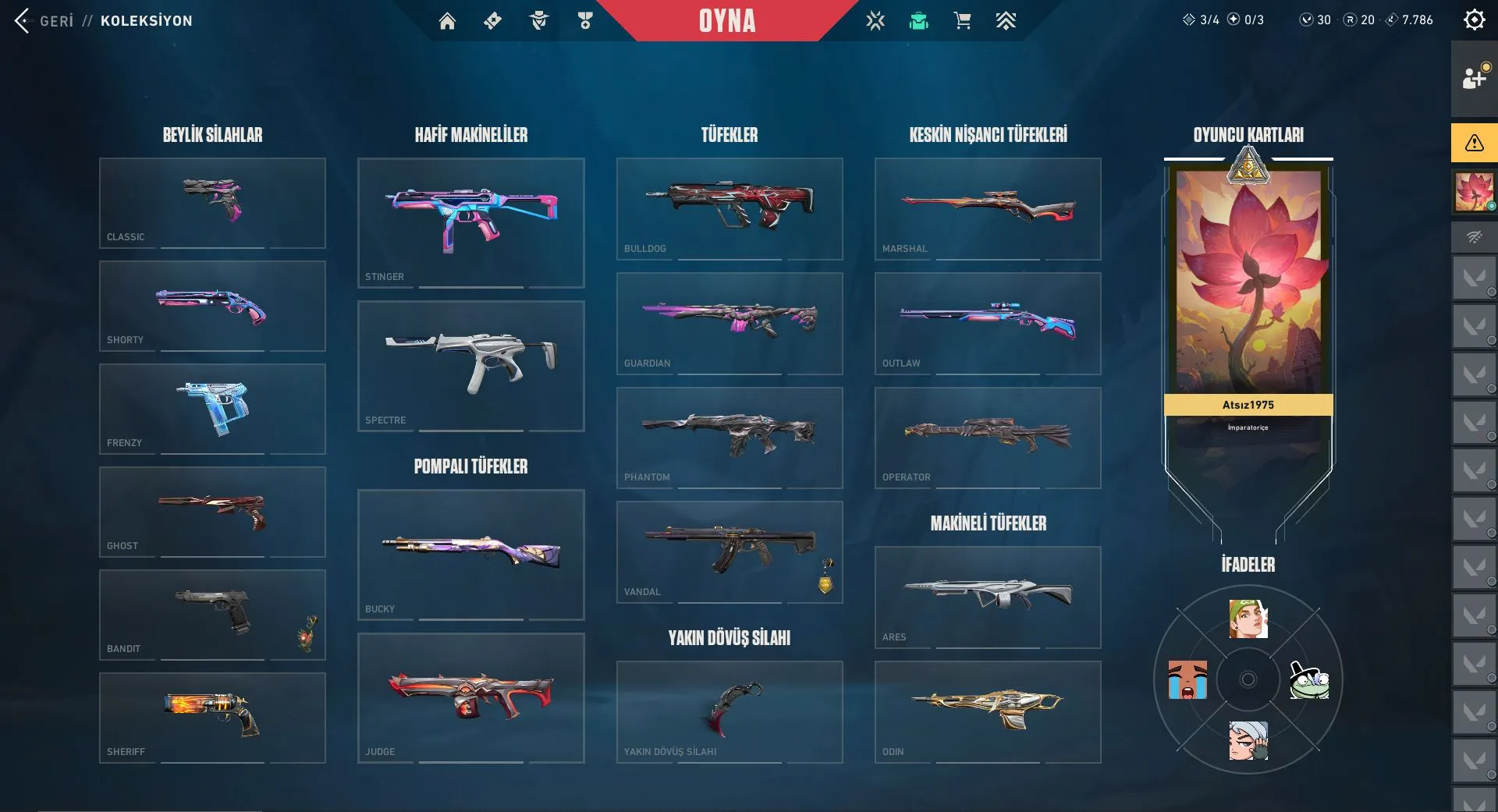This screenshot has width=1498, height=812.
Task: Open the home screen icon
Action: (x=447, y=21)
